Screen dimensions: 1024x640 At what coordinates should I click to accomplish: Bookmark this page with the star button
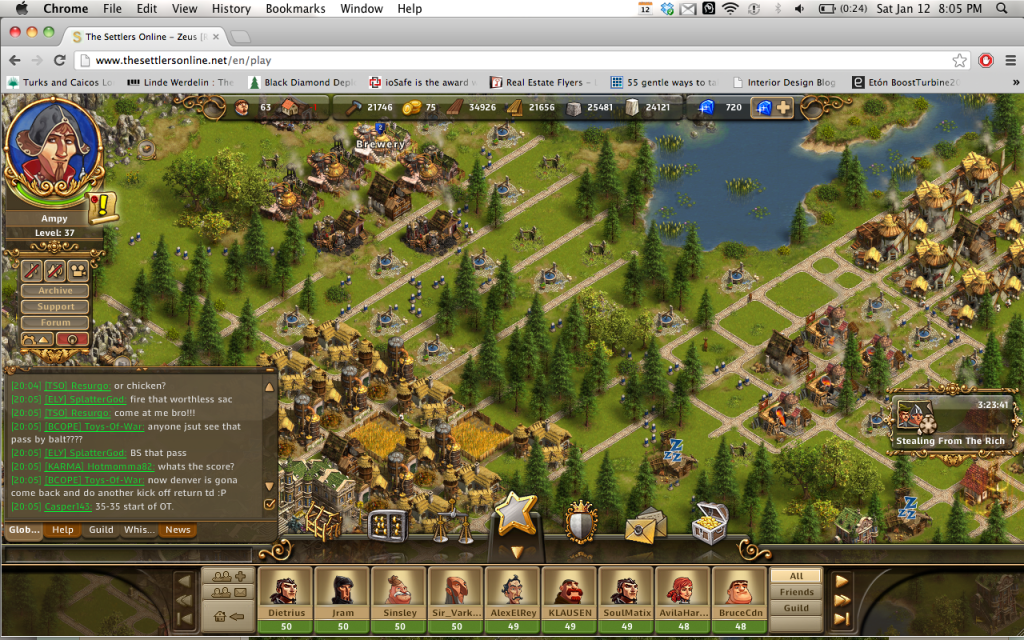[960, 60]
